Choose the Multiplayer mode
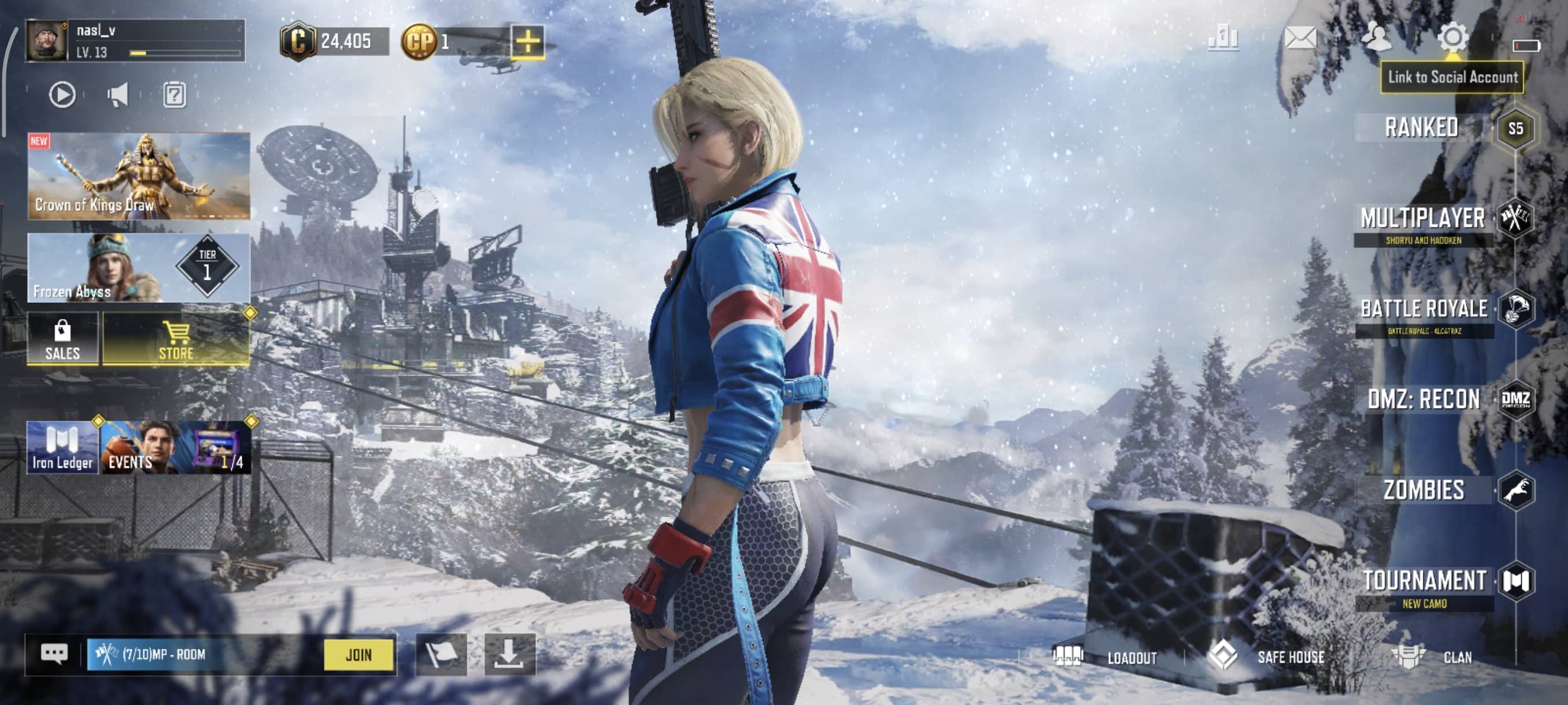This screenshot has height=705, width=1568. coord(1422,218)
